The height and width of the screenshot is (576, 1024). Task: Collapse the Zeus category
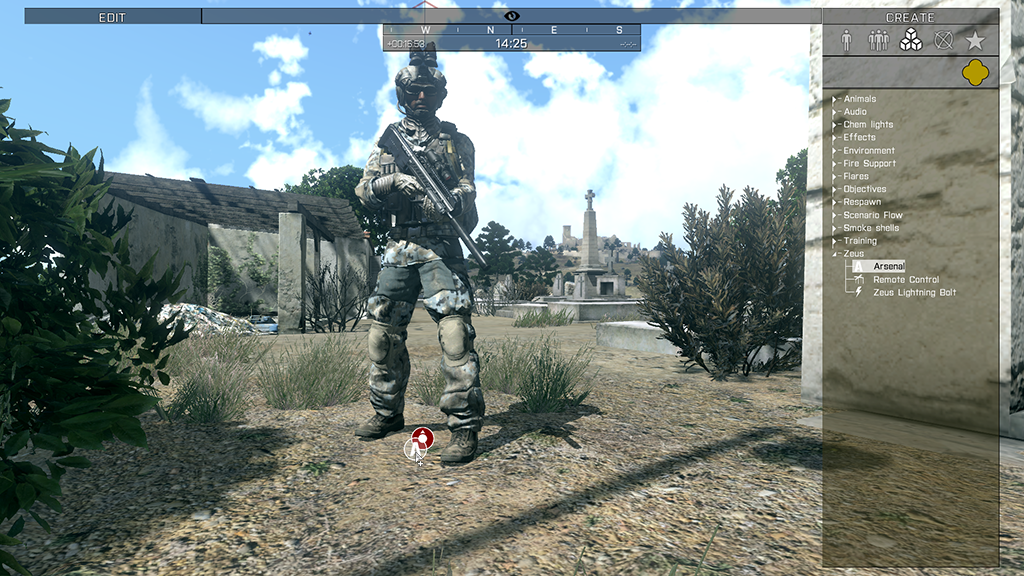pyautogui.click(x=837, y=254)
